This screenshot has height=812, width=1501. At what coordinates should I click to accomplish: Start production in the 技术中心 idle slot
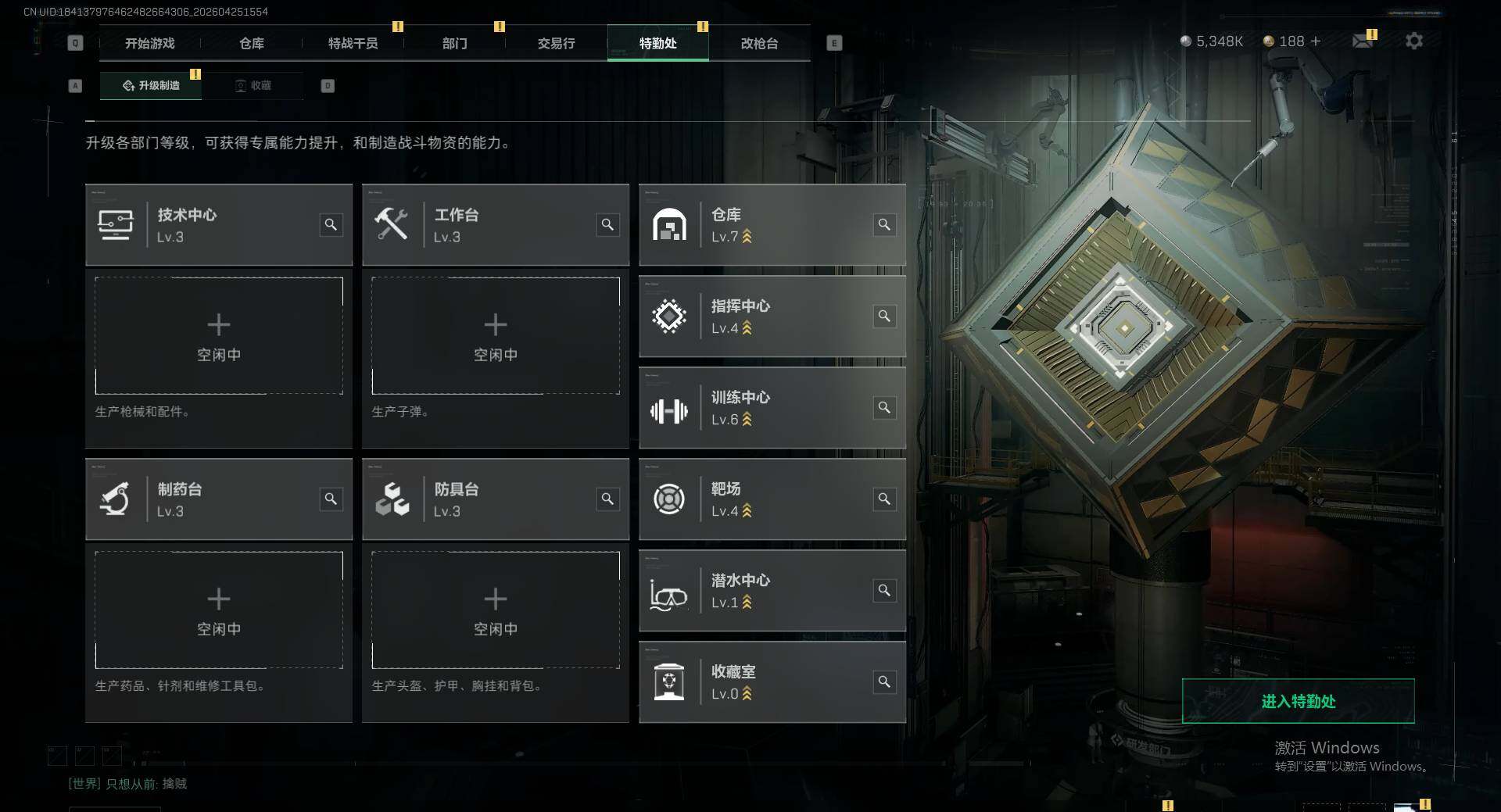pyautogui.click(x=219, y=336)
